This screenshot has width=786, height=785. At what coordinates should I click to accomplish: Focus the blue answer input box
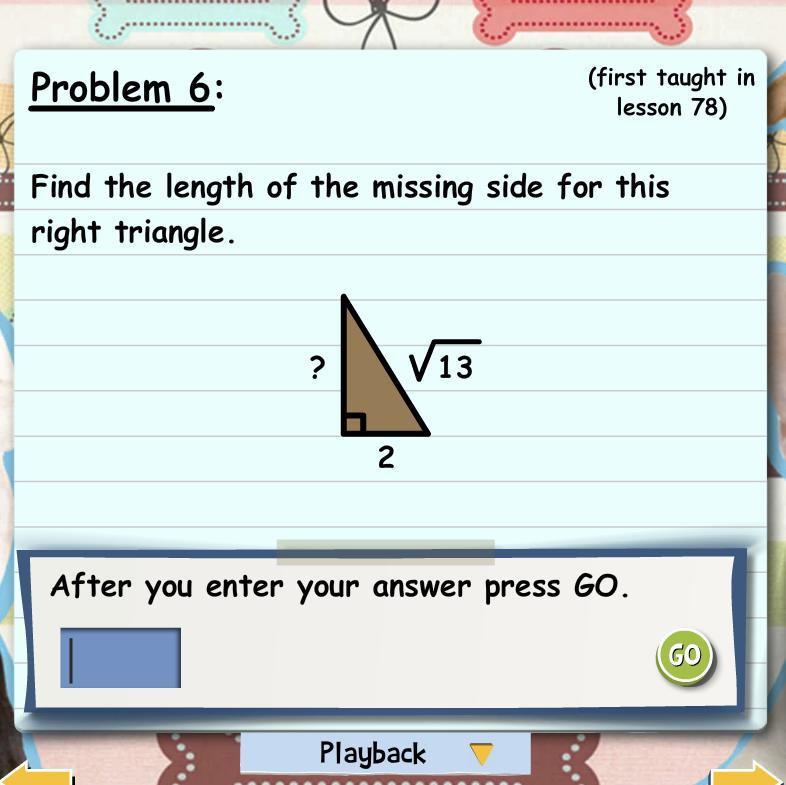[x=120, y=658]
